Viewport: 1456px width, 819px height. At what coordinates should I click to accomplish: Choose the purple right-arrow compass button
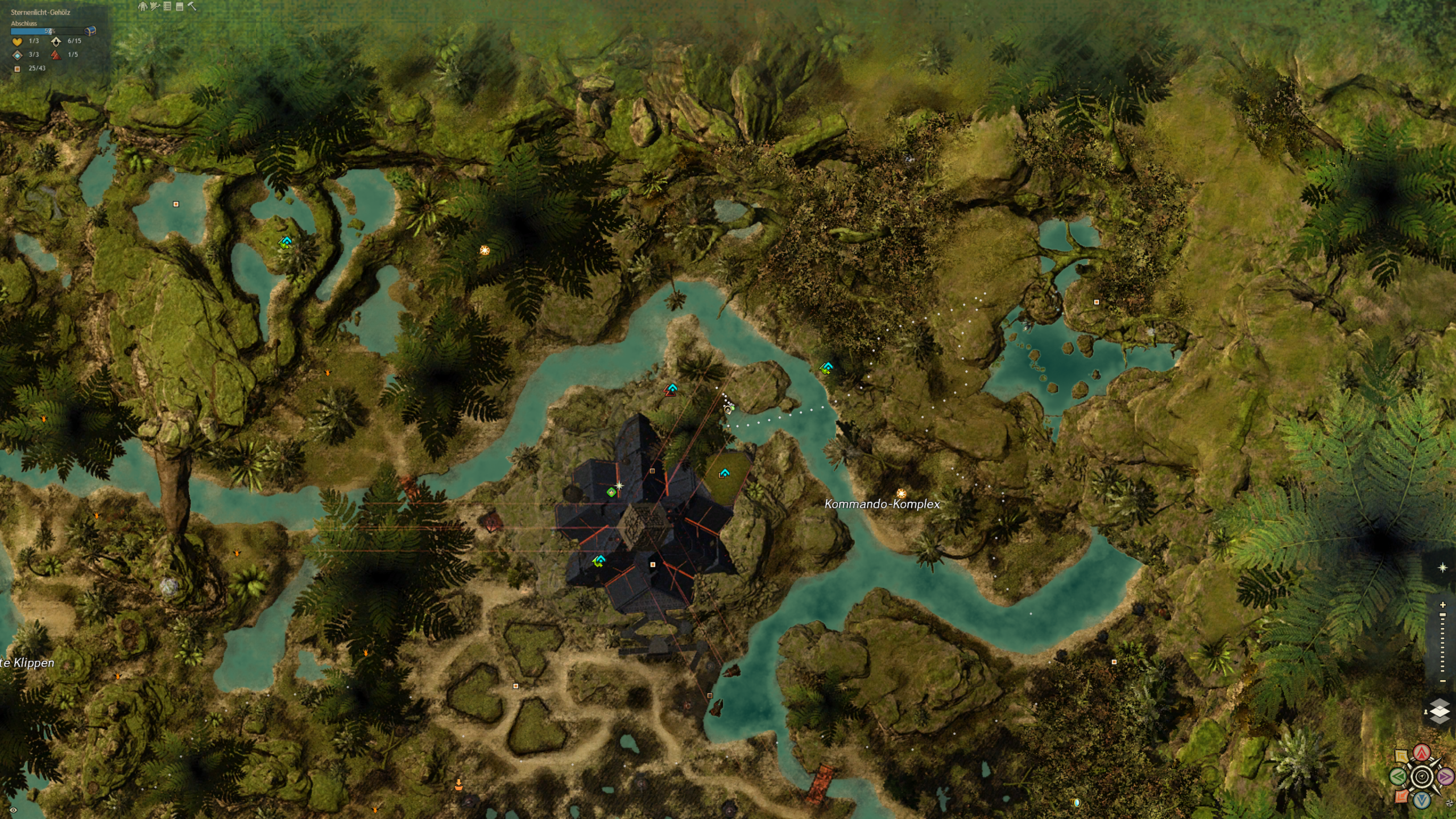1445,776
